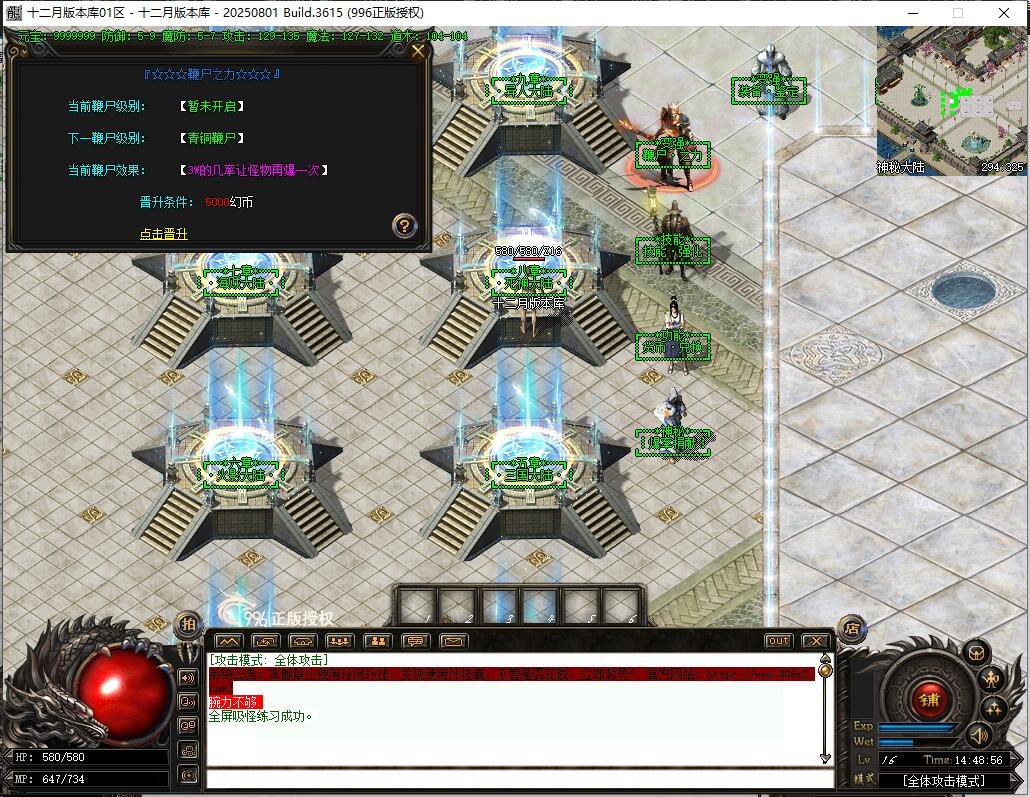The width and height of the screenshot is (1030, 797).
Task: Click the round 店 shop button
Action: 852,629
